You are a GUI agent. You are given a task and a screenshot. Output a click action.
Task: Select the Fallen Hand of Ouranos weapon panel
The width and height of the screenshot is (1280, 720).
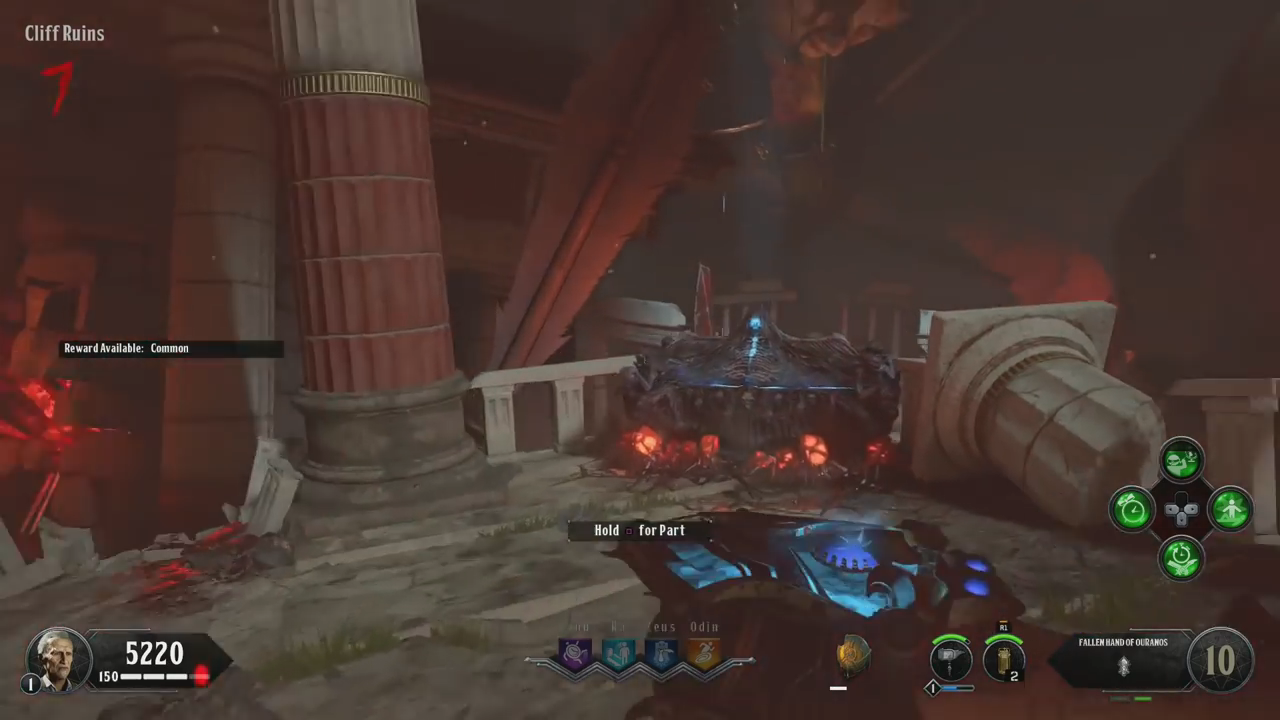(x=1122, y=659)
